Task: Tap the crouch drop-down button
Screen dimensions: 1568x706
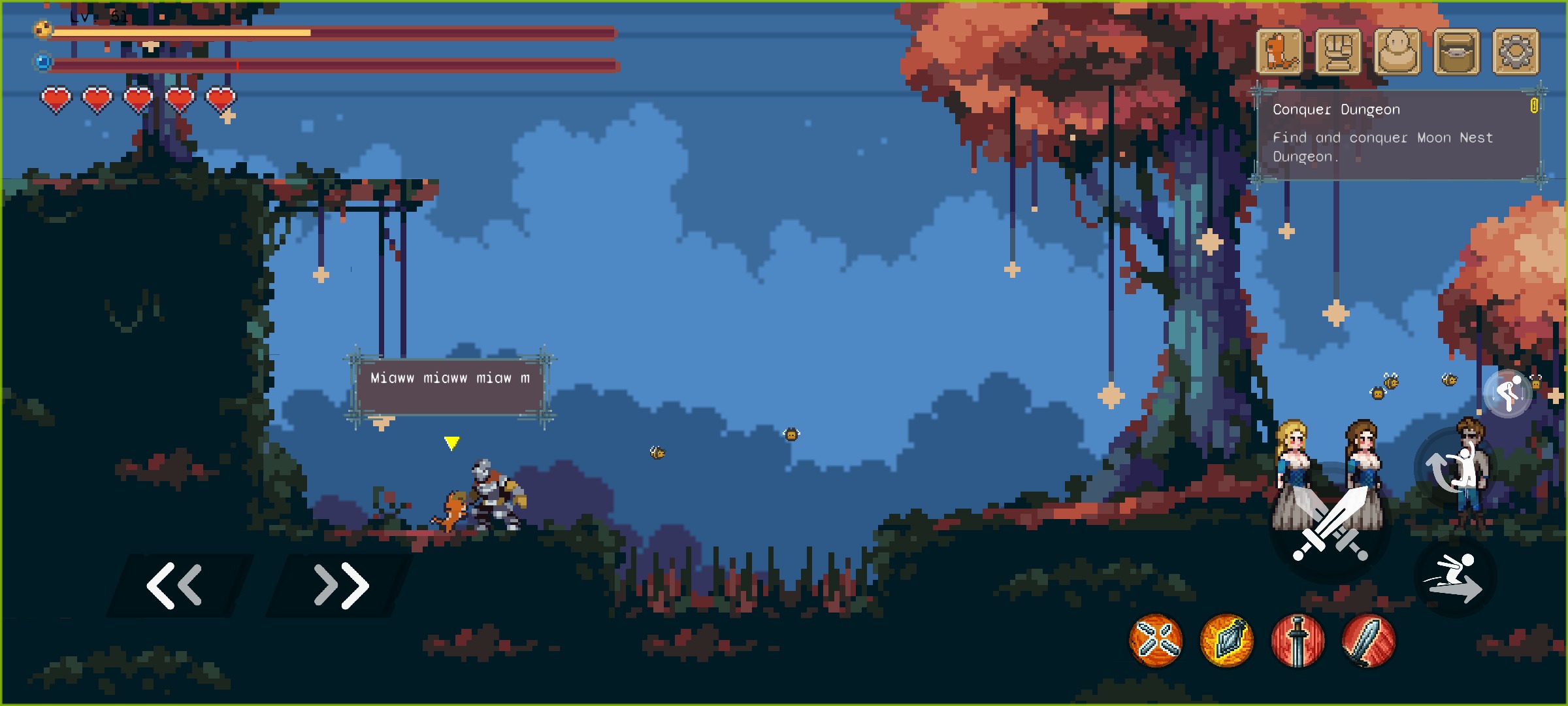Action: [1508, 394]
